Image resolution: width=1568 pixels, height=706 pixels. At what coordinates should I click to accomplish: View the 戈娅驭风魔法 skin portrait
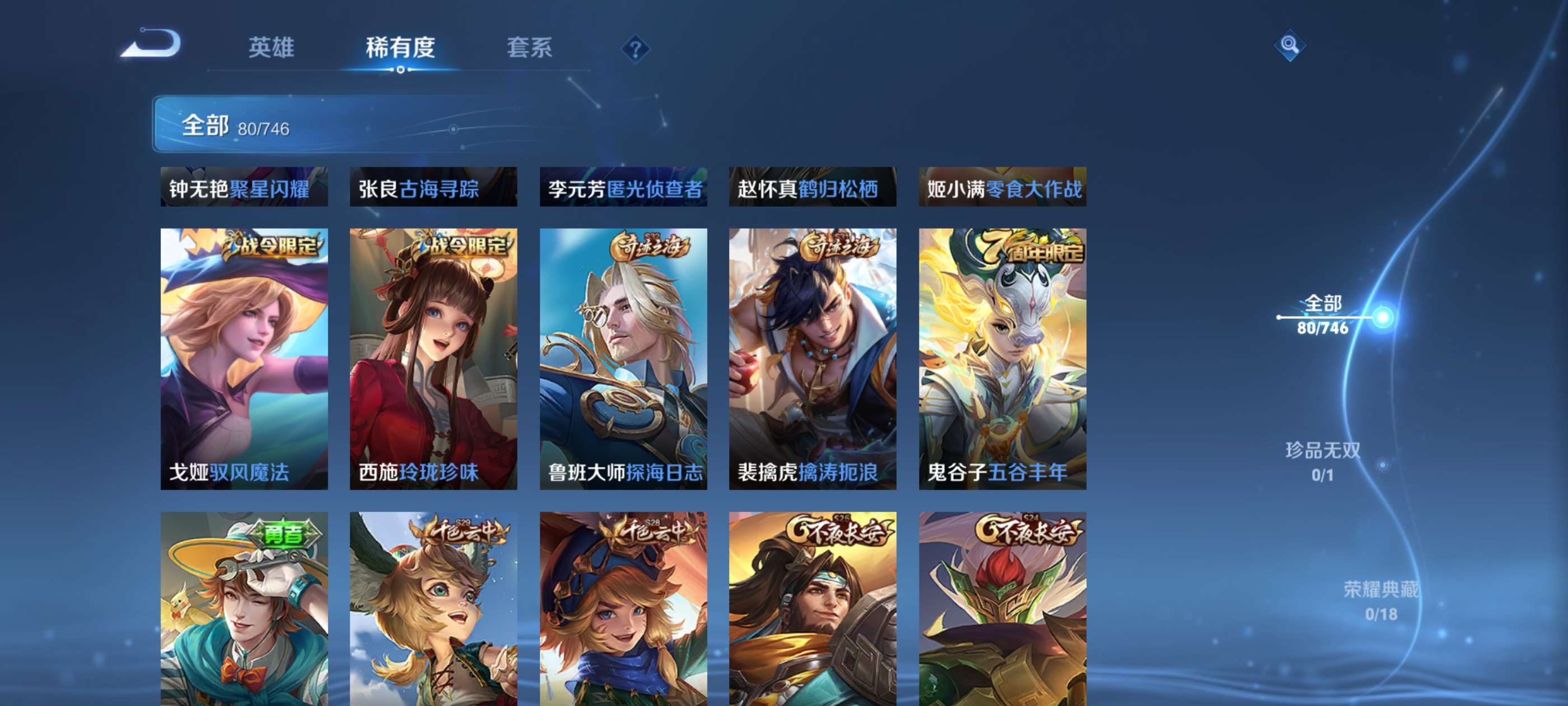(x=244, y=359)
